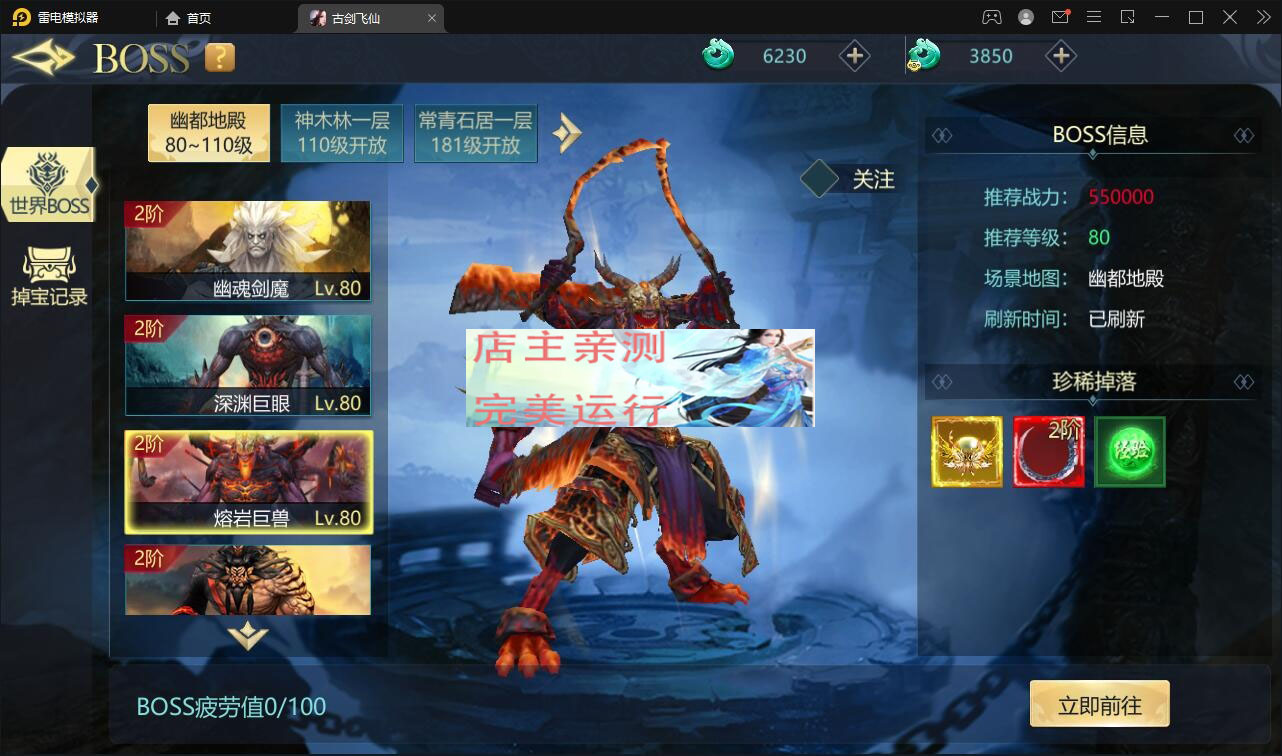Image resolution: width=1282 pixels, height=756 pixels.
Task: Inspect the golden winged equipment drop
Action: coord(967,452)
